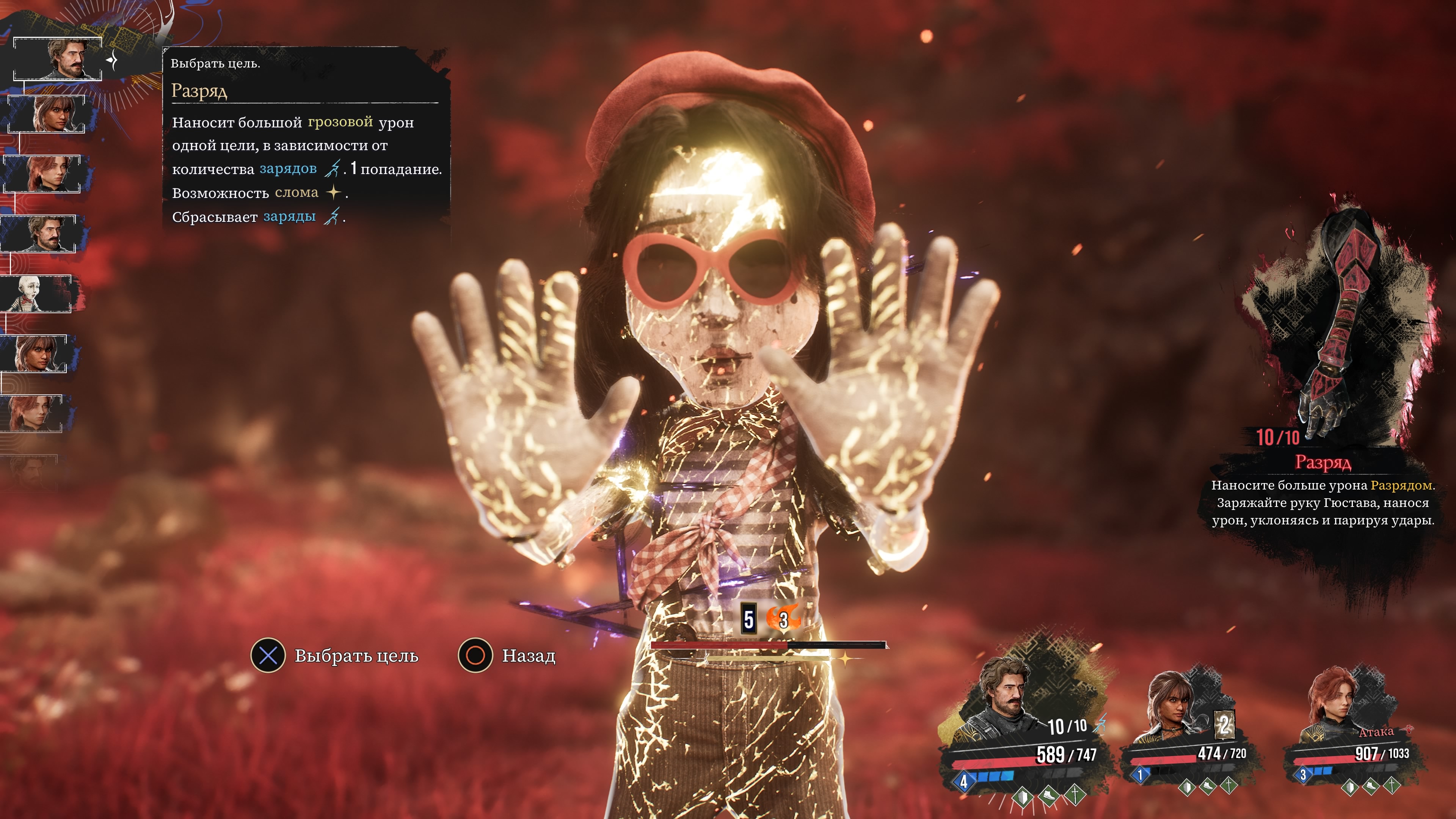This screenshot has height=819, width=1456.
Task: Inspect the enemy's shield icon showing 5
Action: coord(748,620)
